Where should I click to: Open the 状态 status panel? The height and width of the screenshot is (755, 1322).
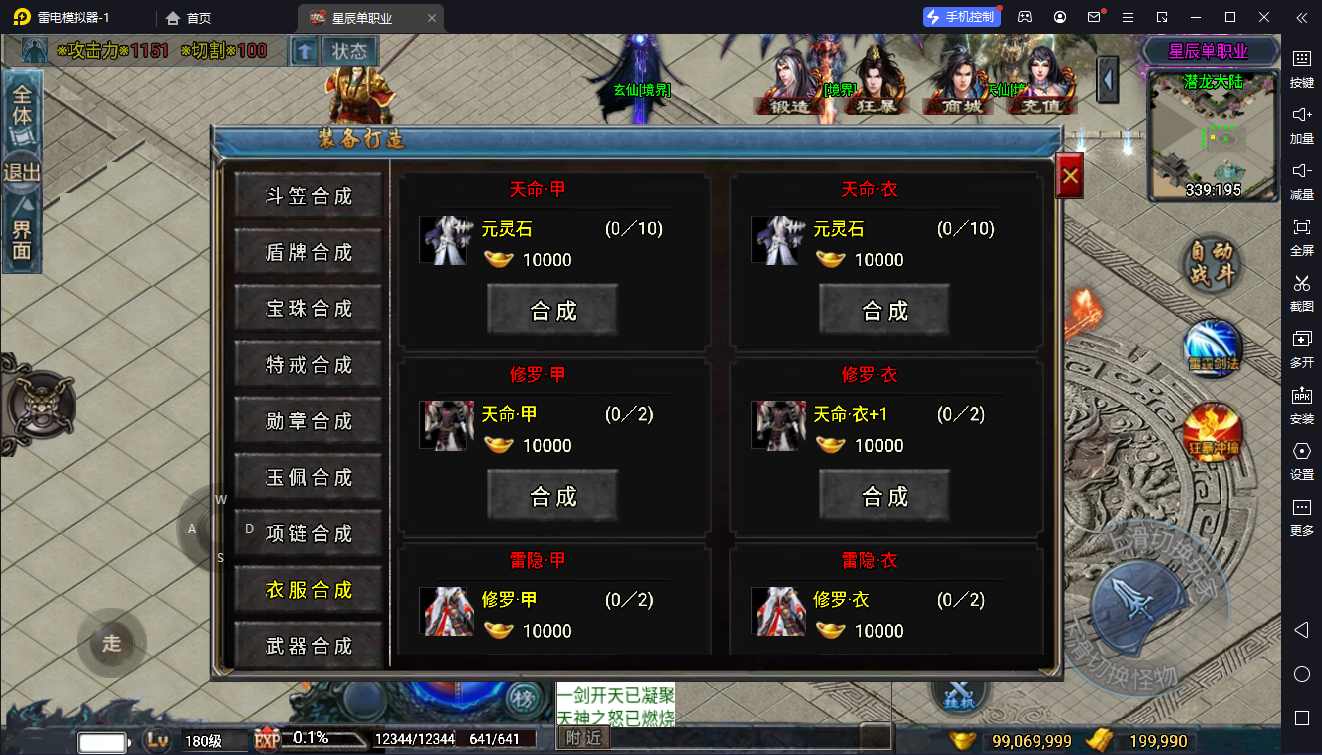(350, 51)
